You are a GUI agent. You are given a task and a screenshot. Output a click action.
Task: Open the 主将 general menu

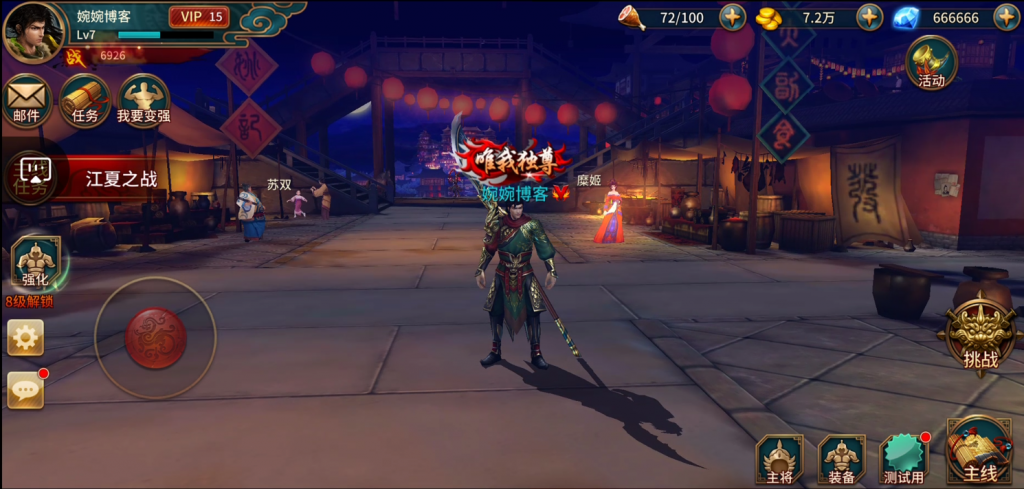[780, 459]
